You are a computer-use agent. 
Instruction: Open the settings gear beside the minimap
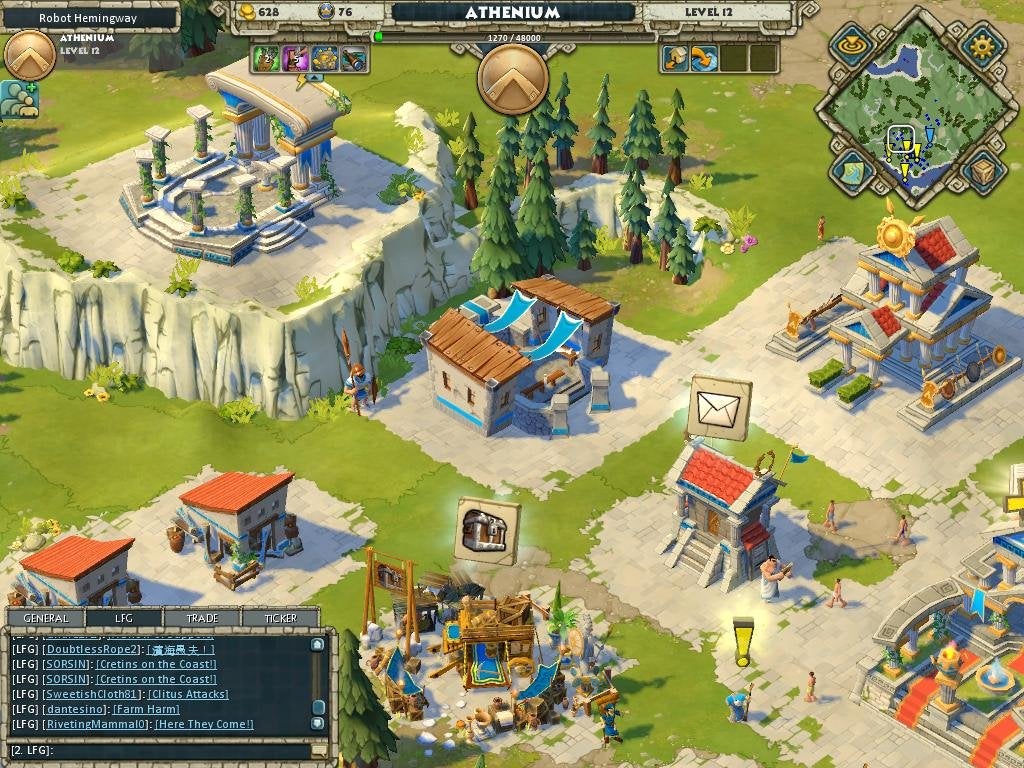982,44
